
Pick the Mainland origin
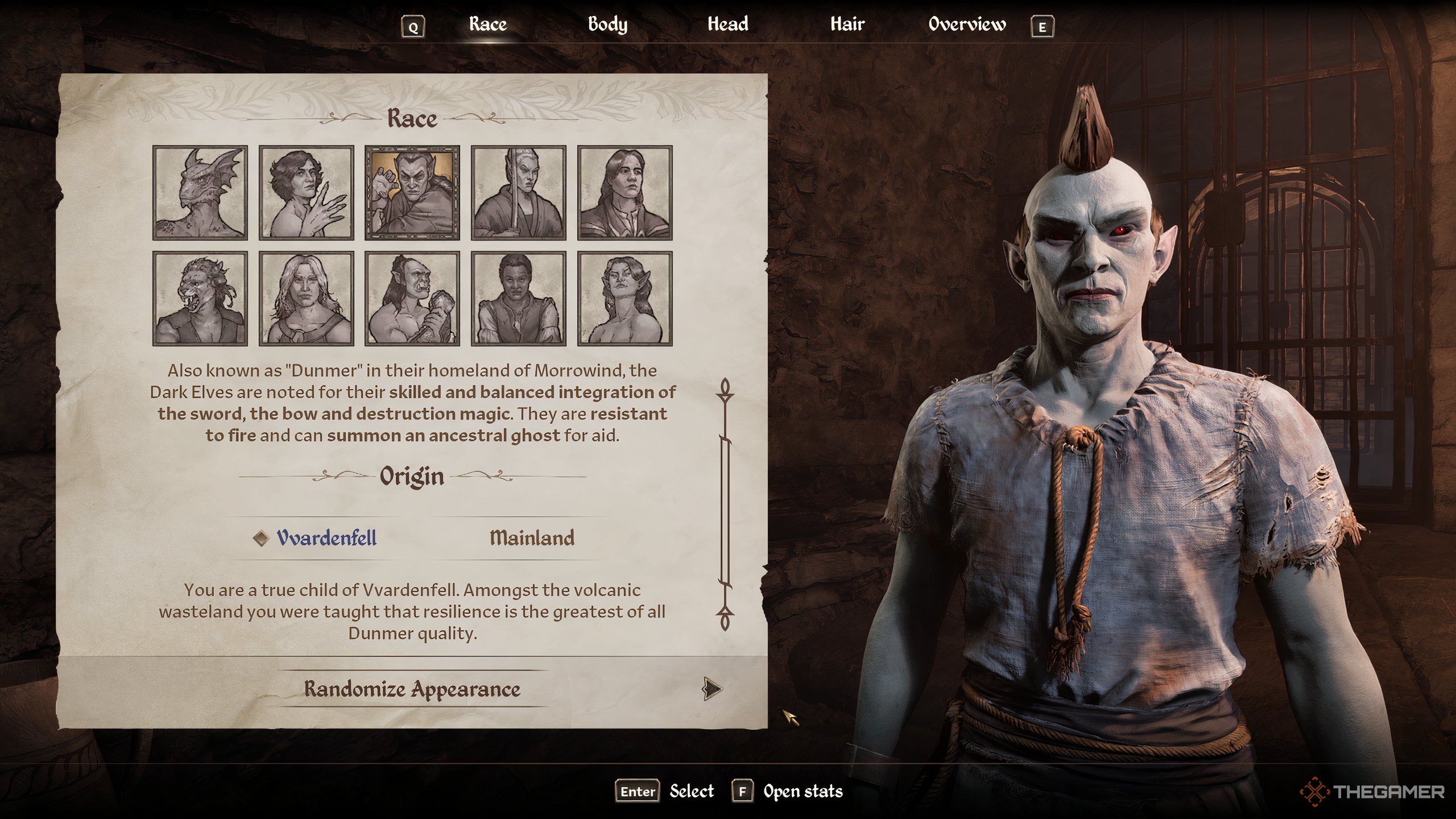pyautogui.click(x=532, y=538)
